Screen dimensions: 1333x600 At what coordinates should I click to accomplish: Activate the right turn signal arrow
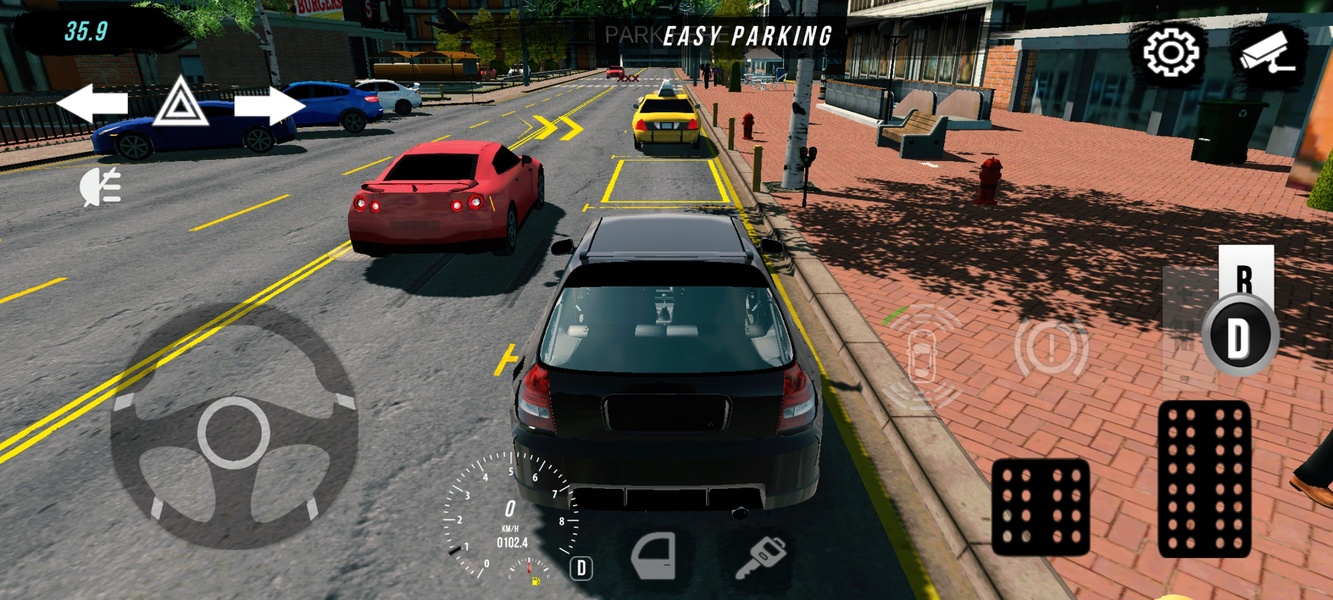coord(270,104)
